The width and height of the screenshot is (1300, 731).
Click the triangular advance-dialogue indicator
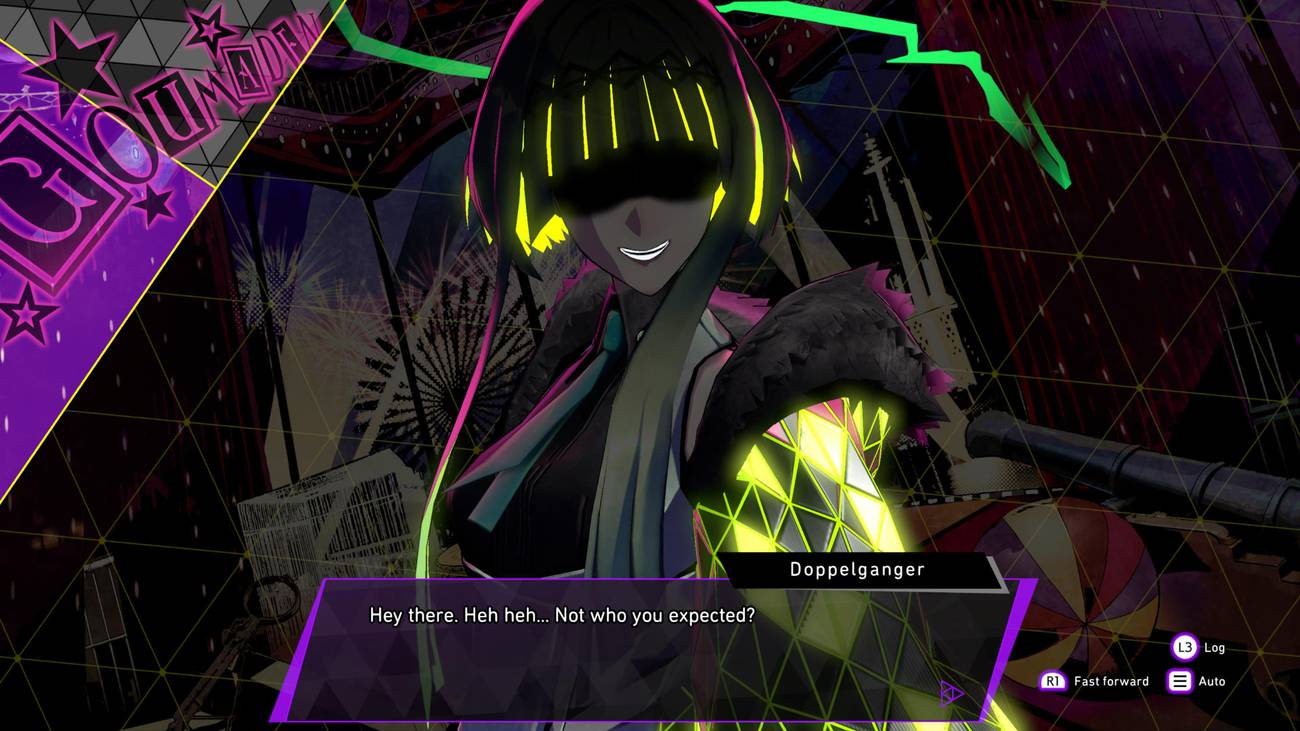950,690
